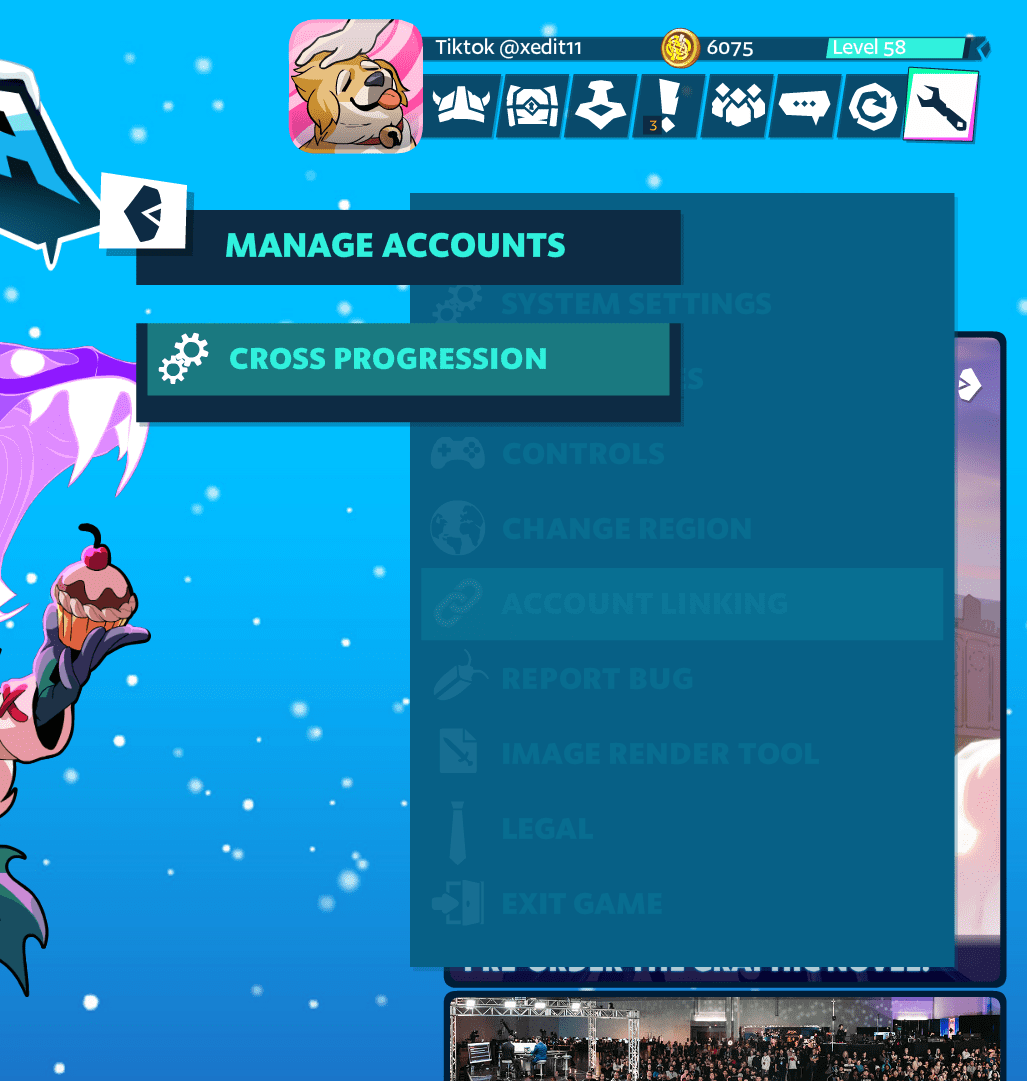Click the circular arrow replay icon

pyautogui.click(x=868, y=105)
